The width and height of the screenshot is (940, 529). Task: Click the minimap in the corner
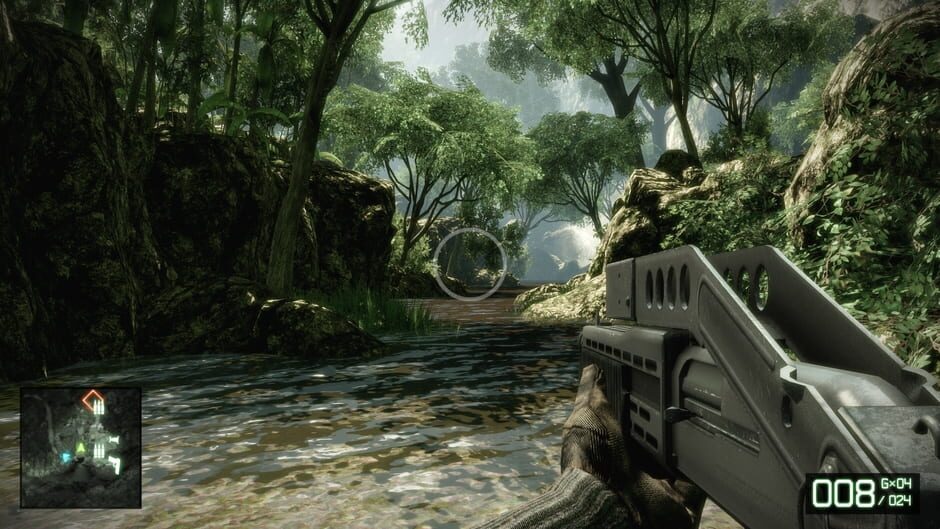pyautogui.click(x=80, y=447)
